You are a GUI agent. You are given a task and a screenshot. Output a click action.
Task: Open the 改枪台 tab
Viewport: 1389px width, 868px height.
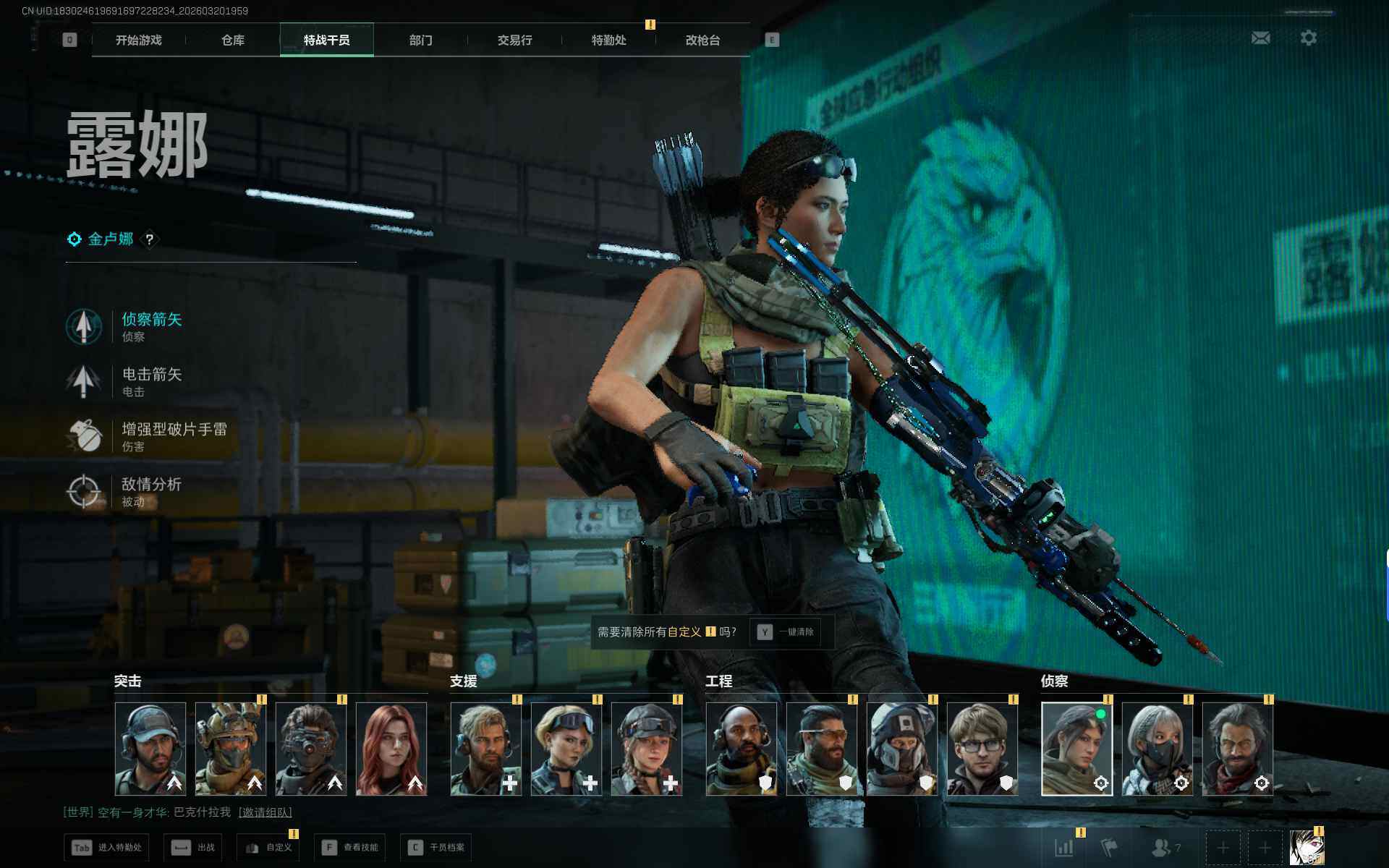tap(702, 41)
